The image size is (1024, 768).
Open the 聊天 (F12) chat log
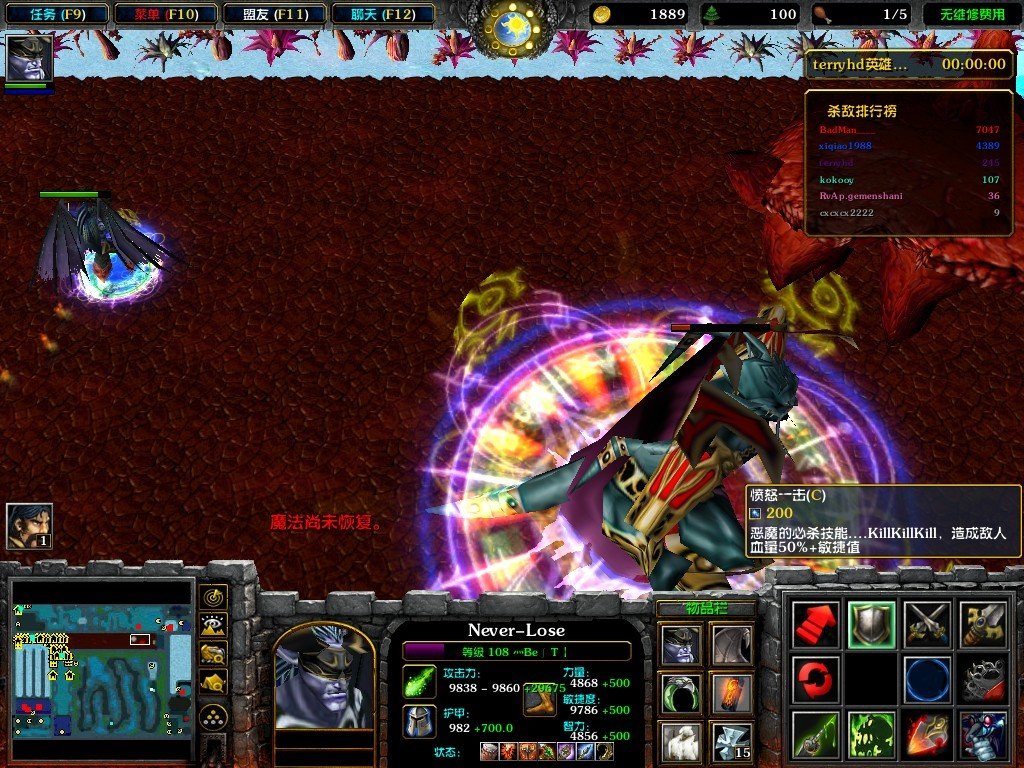click(381, 14)
